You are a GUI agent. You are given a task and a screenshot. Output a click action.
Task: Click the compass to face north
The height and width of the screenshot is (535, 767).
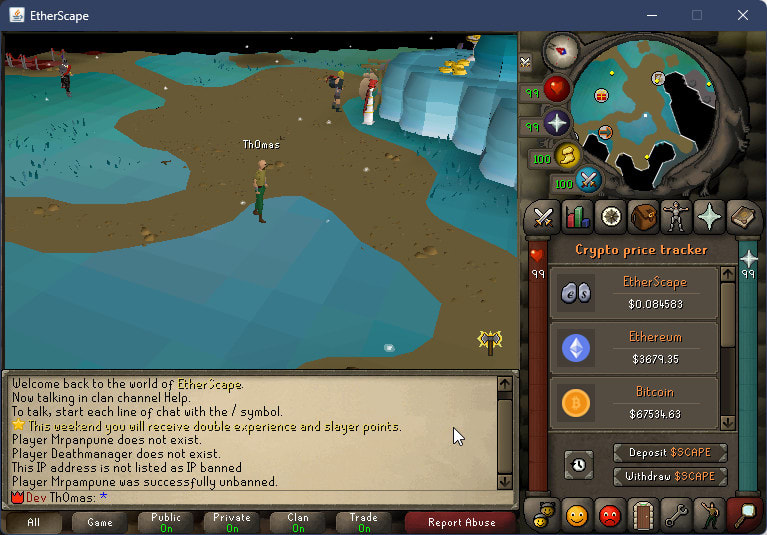(x=561, y=51)
